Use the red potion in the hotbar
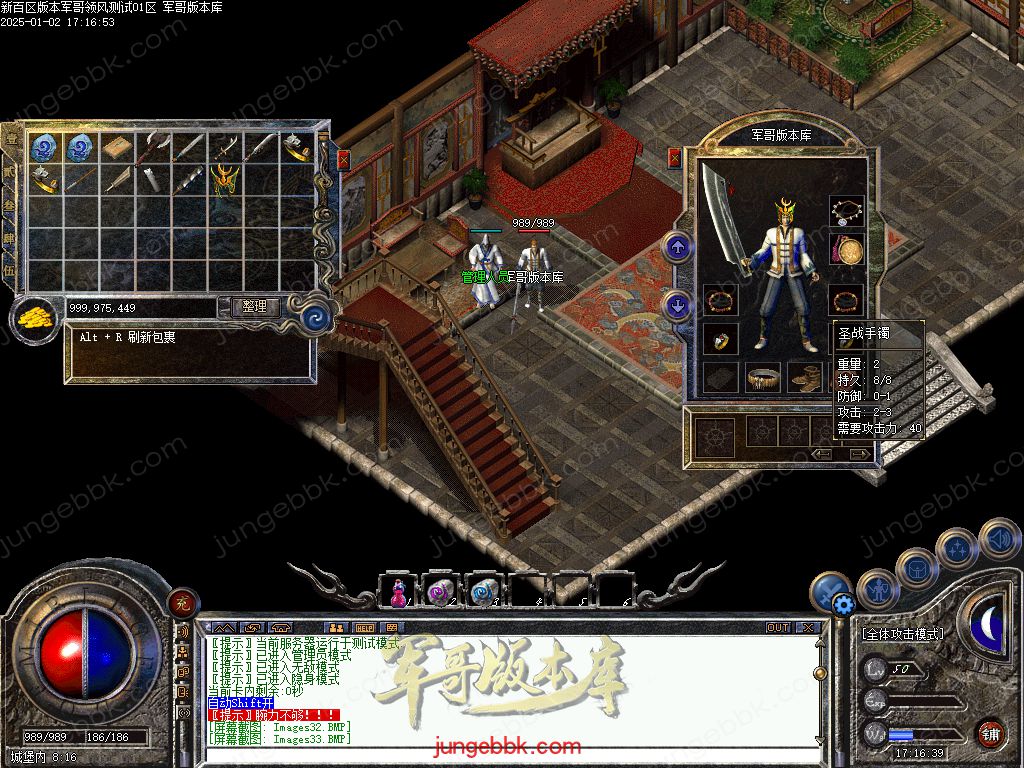Viewport: 1024px width, 768px height. pyautogui.click(x=397, y=593)
